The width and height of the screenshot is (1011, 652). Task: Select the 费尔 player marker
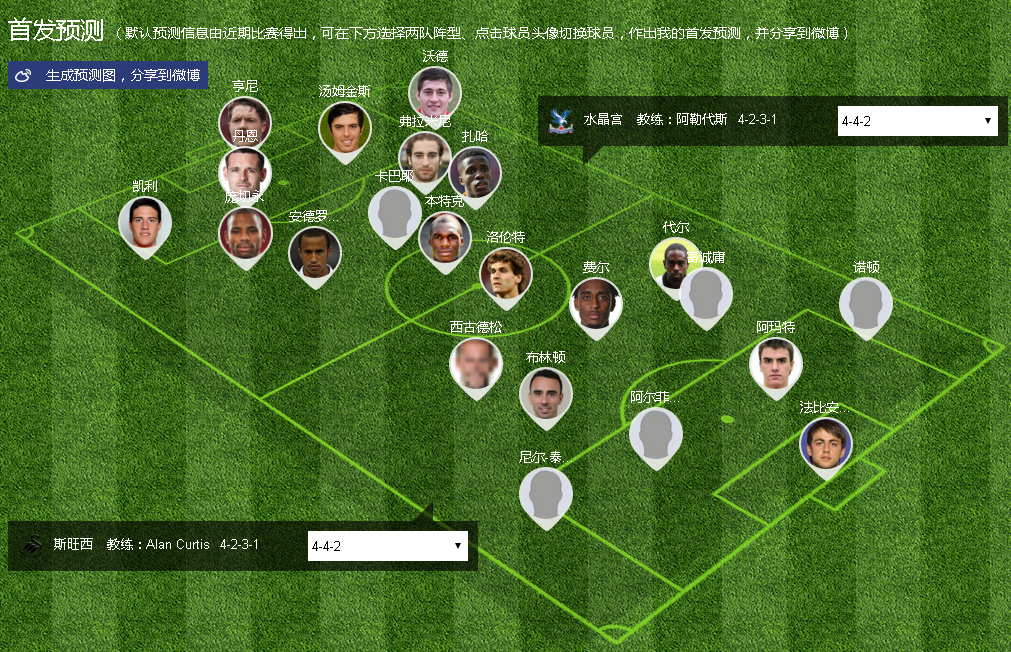[596, 303]
